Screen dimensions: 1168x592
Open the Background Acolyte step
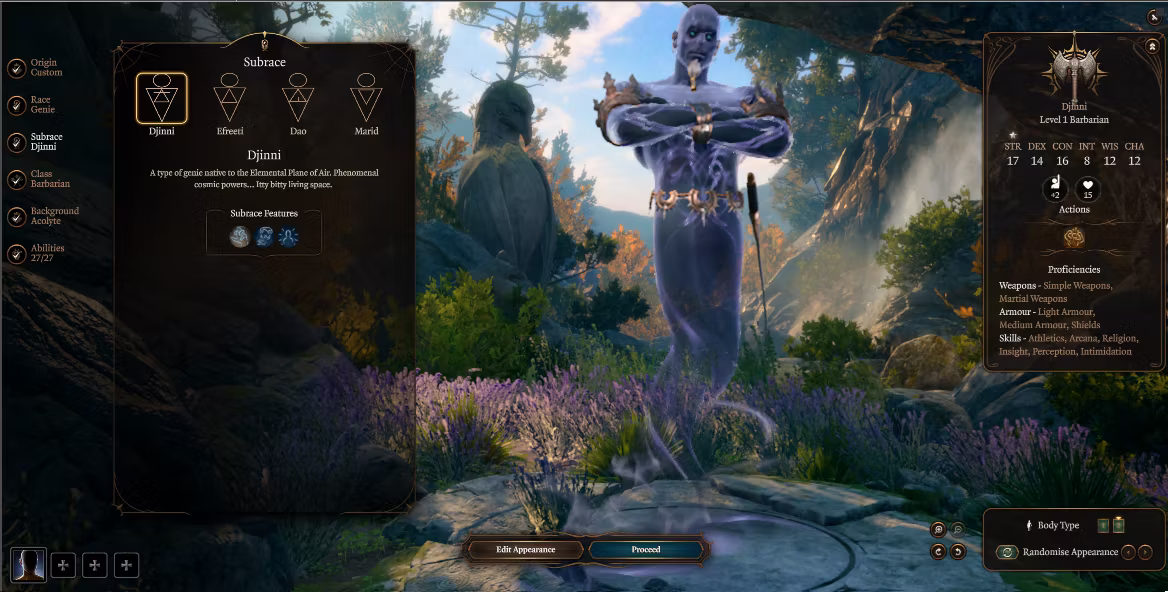17,216
